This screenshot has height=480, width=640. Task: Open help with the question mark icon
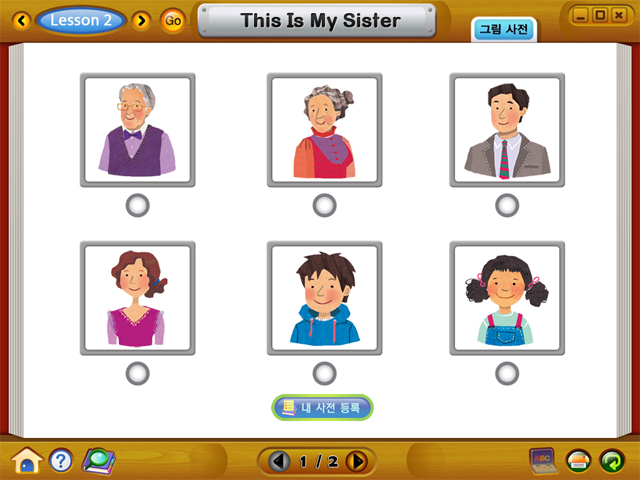[61, 460]
